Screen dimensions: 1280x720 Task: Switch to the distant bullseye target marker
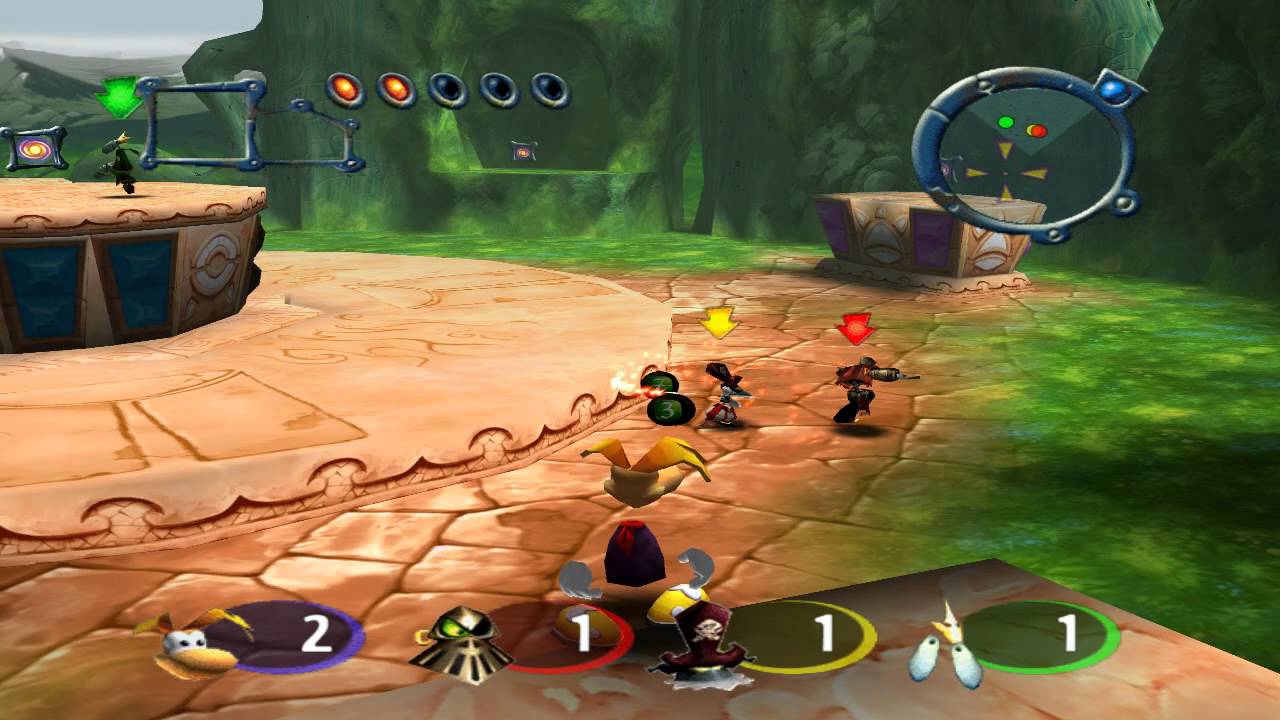tap(523, 149)
